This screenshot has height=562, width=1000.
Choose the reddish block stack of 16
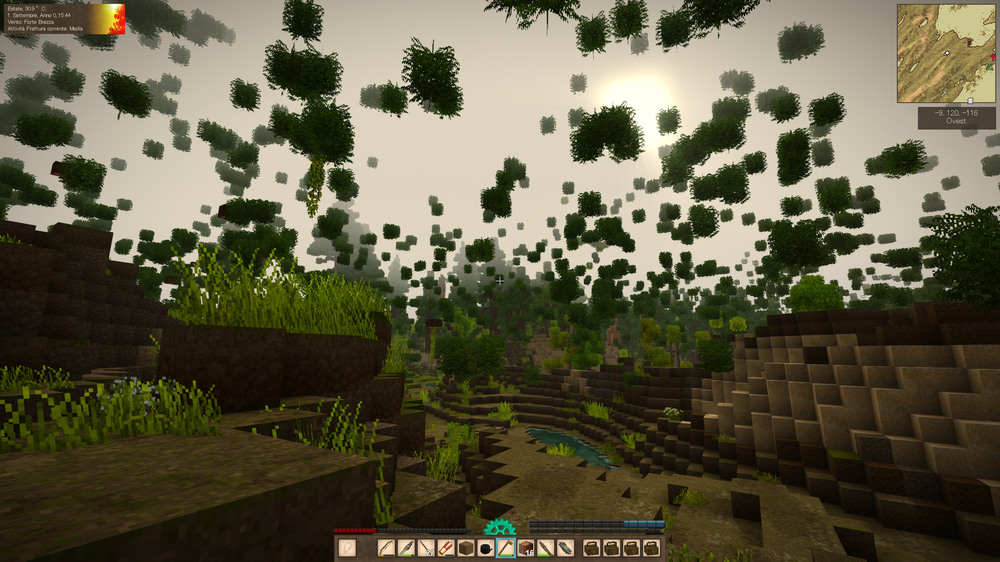pos(526,548)
